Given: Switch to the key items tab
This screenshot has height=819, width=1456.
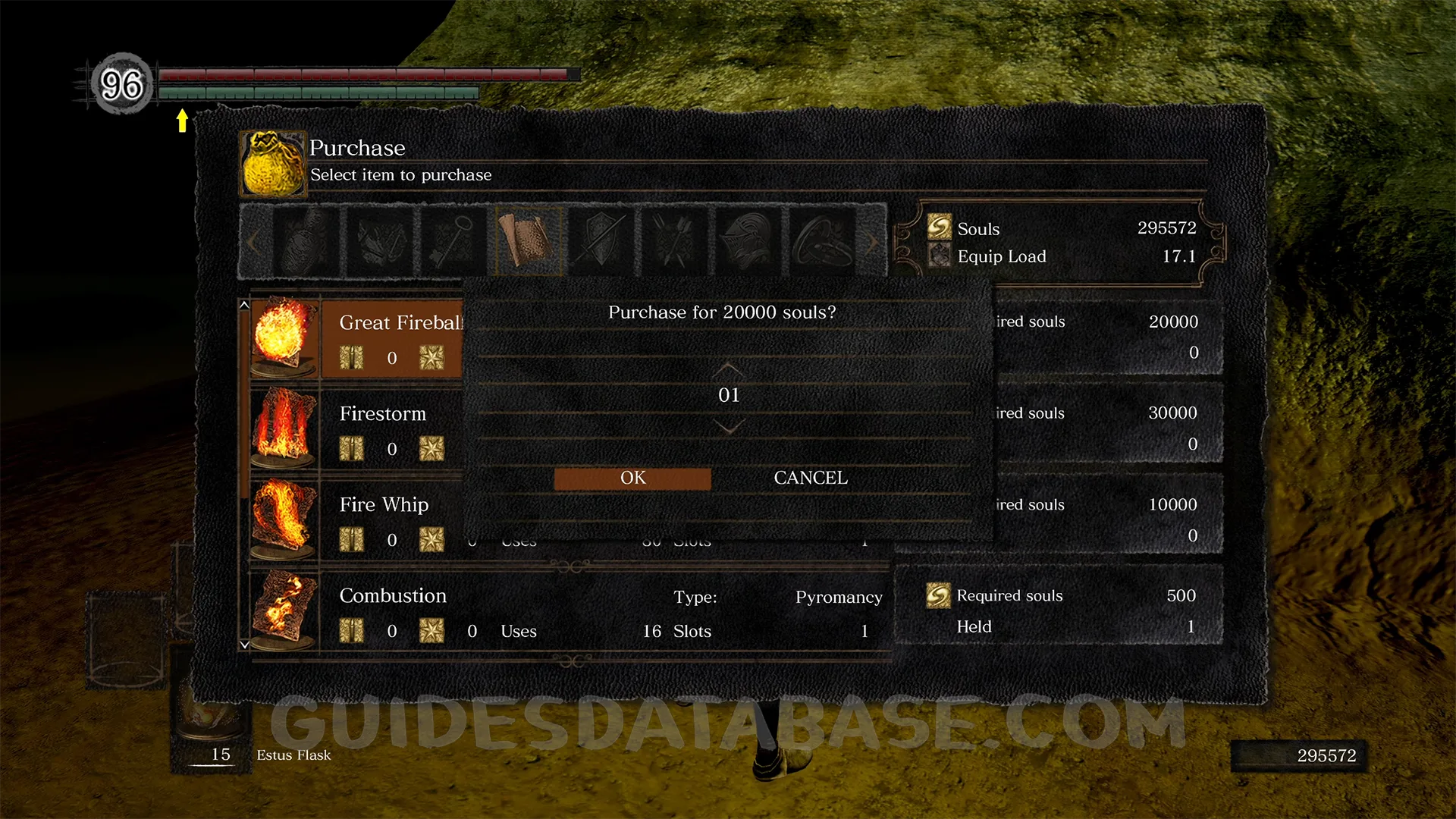Looking at the screenshot, I should 453,241.
